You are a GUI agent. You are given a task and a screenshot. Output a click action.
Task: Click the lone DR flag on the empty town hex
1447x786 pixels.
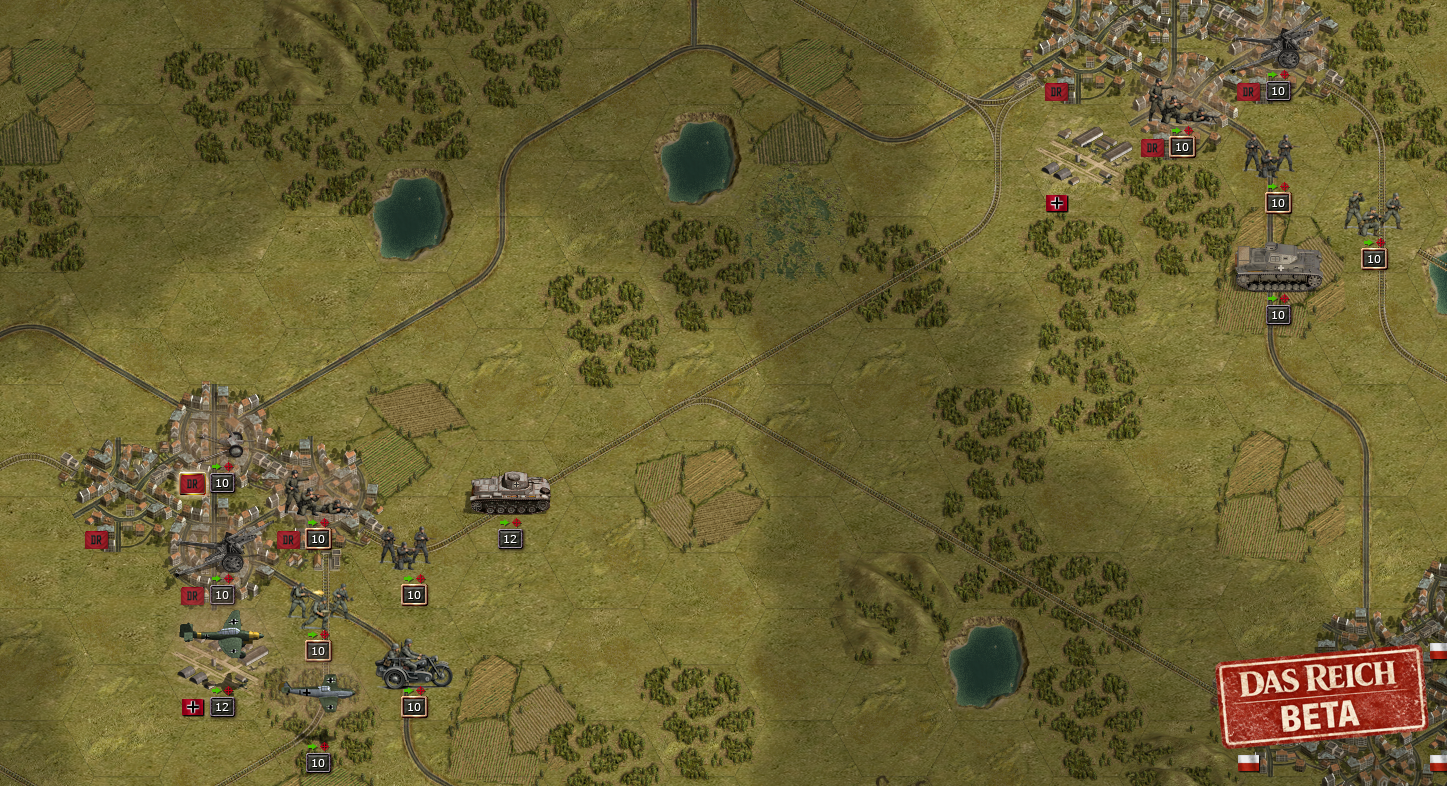[96, 539]
